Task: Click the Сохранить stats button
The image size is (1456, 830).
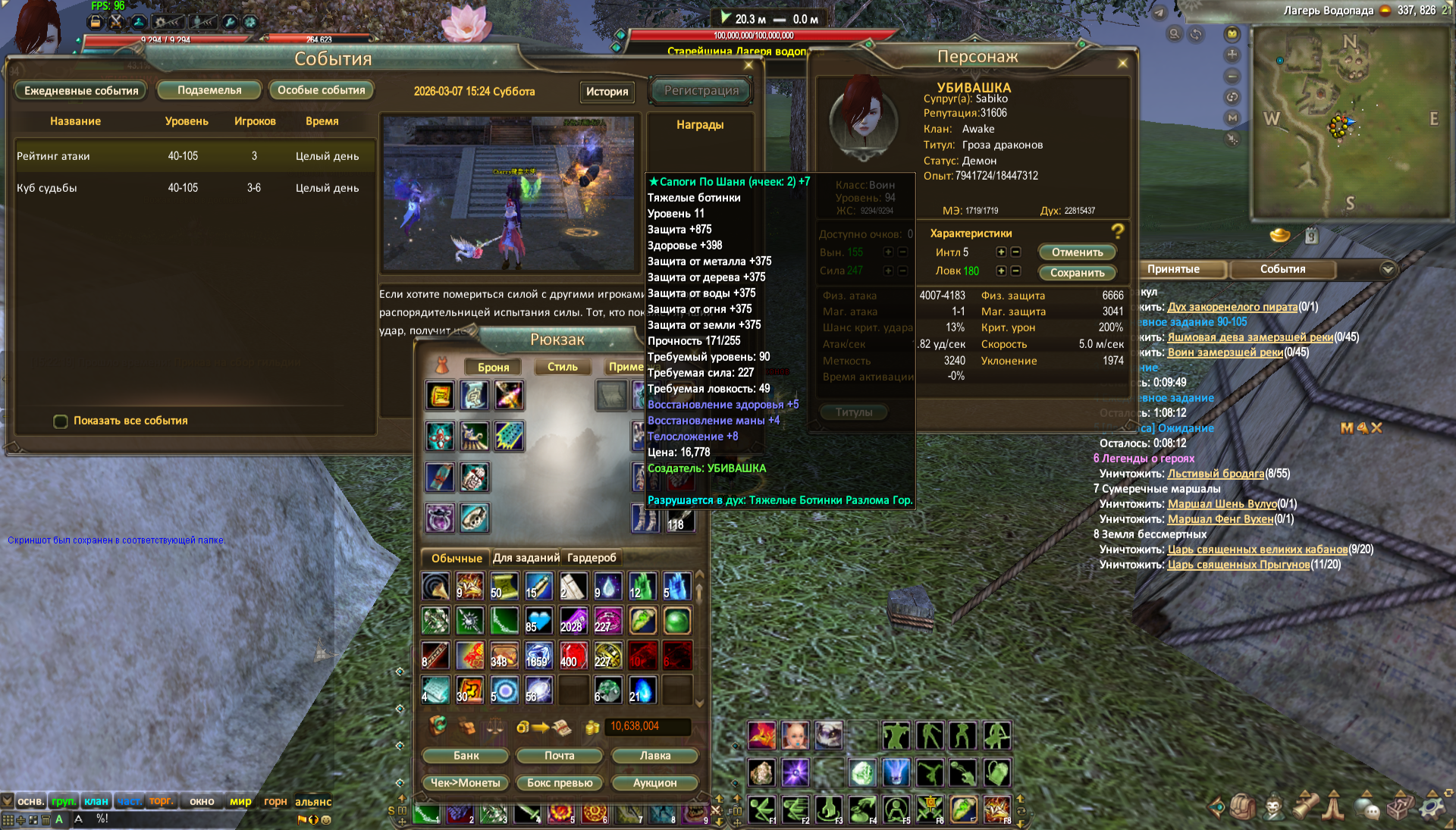Action: [1077, 273]
